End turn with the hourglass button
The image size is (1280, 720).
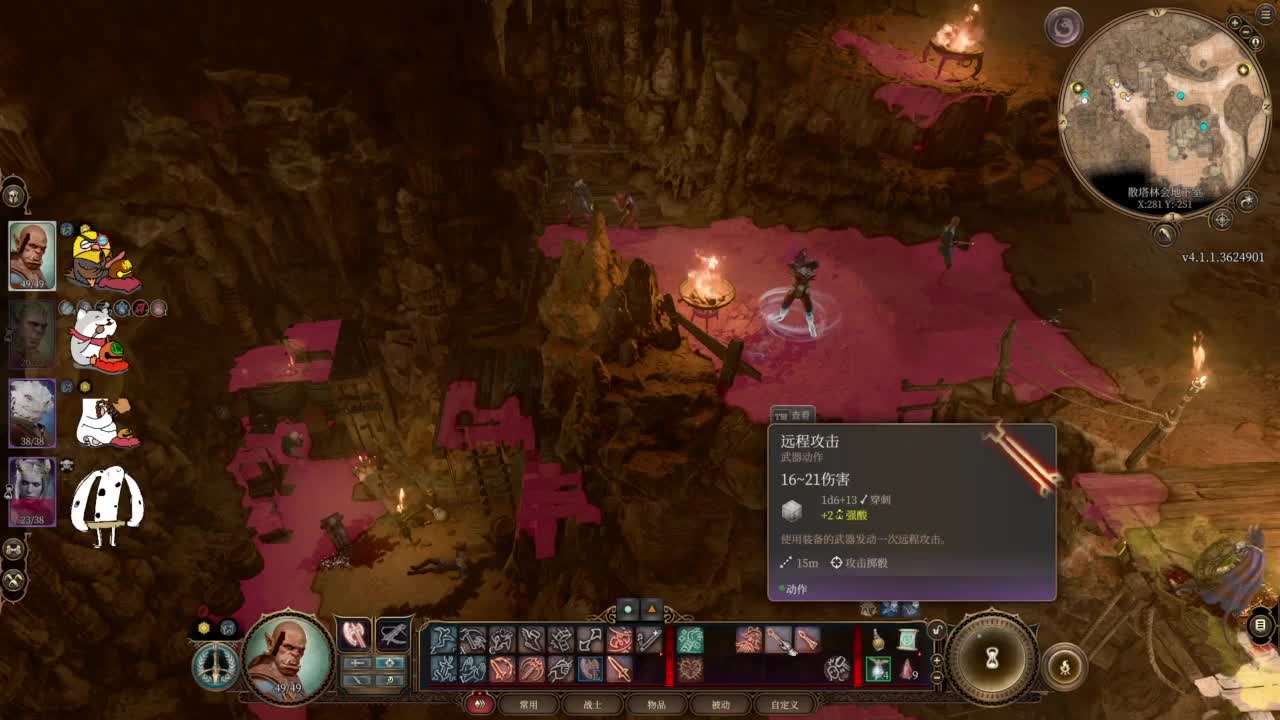coord(993,657)
